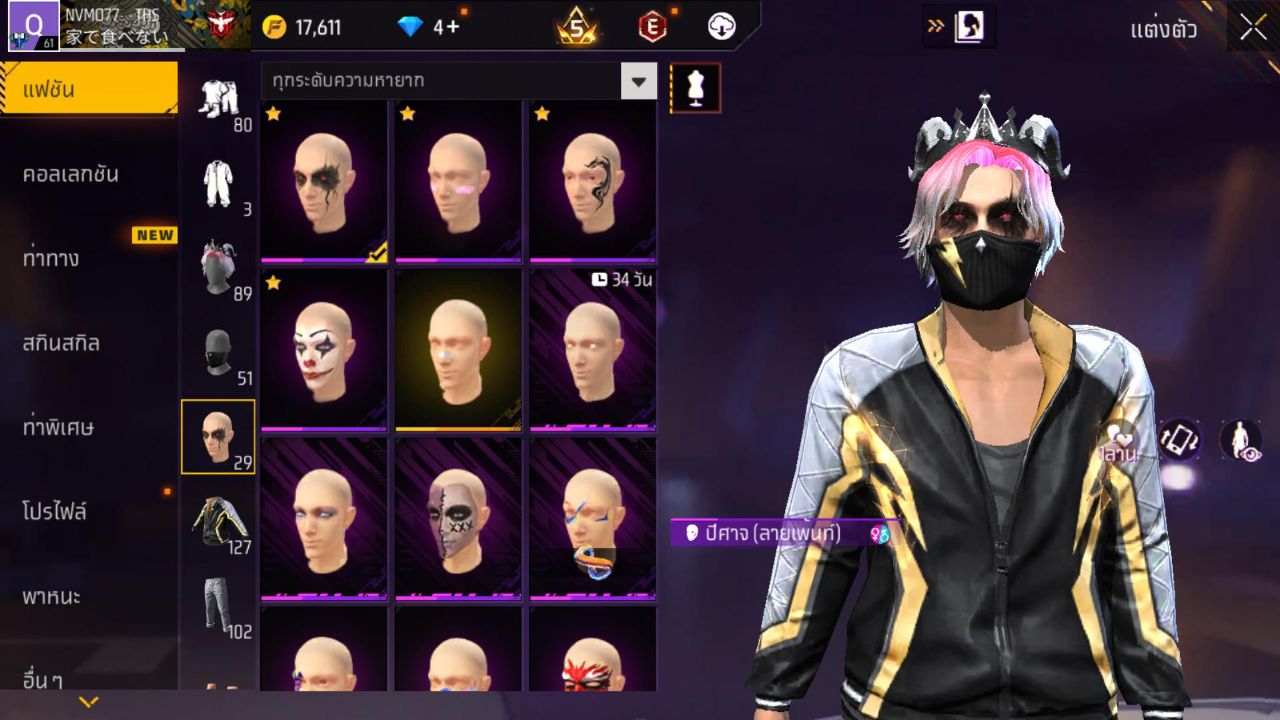This screenshot has width=1280, height=720.
Task: Click the cloud download icon in top bar
Action: (723, 27)
